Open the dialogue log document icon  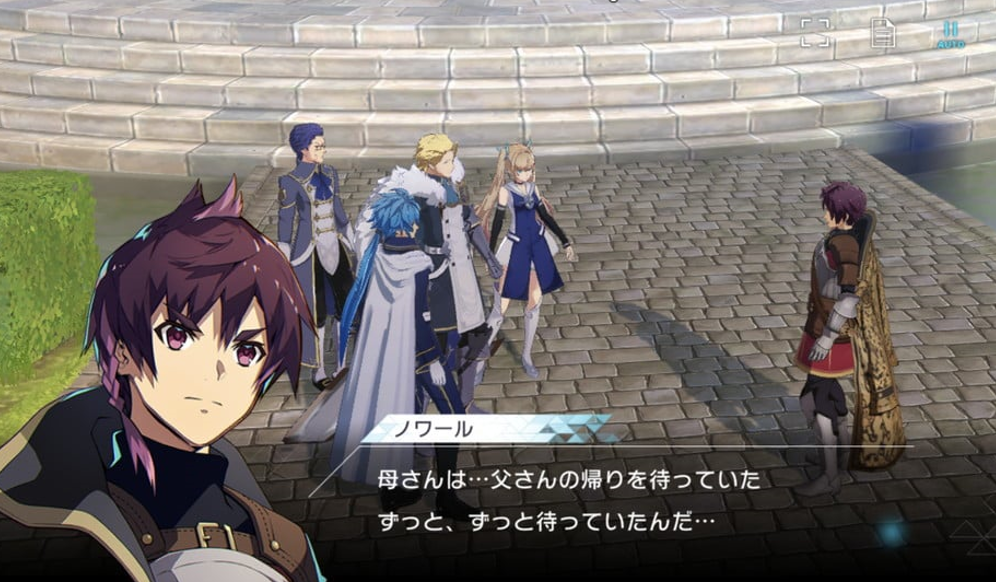point(882,33)
